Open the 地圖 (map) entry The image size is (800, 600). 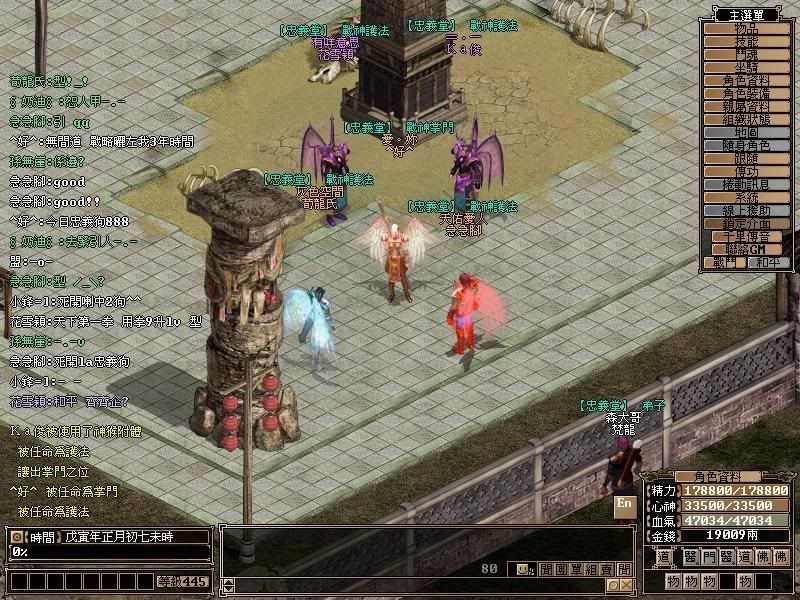[748, 132]
